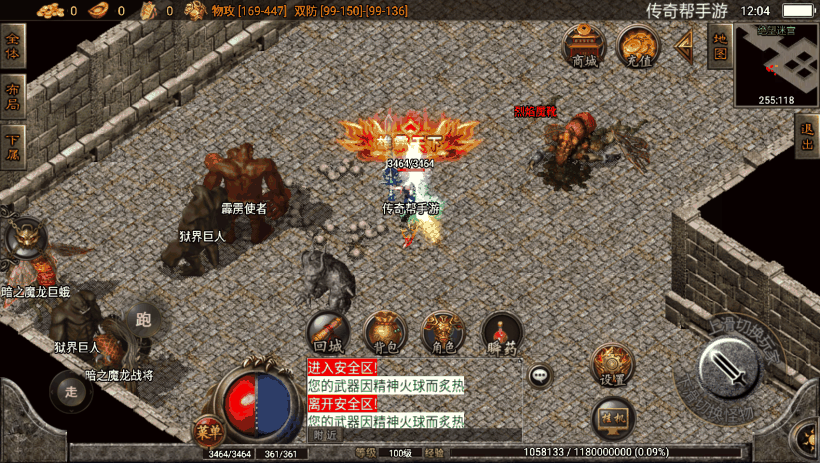
Task: Tap the 退出 exit button
Action: [x=807, y=137]
